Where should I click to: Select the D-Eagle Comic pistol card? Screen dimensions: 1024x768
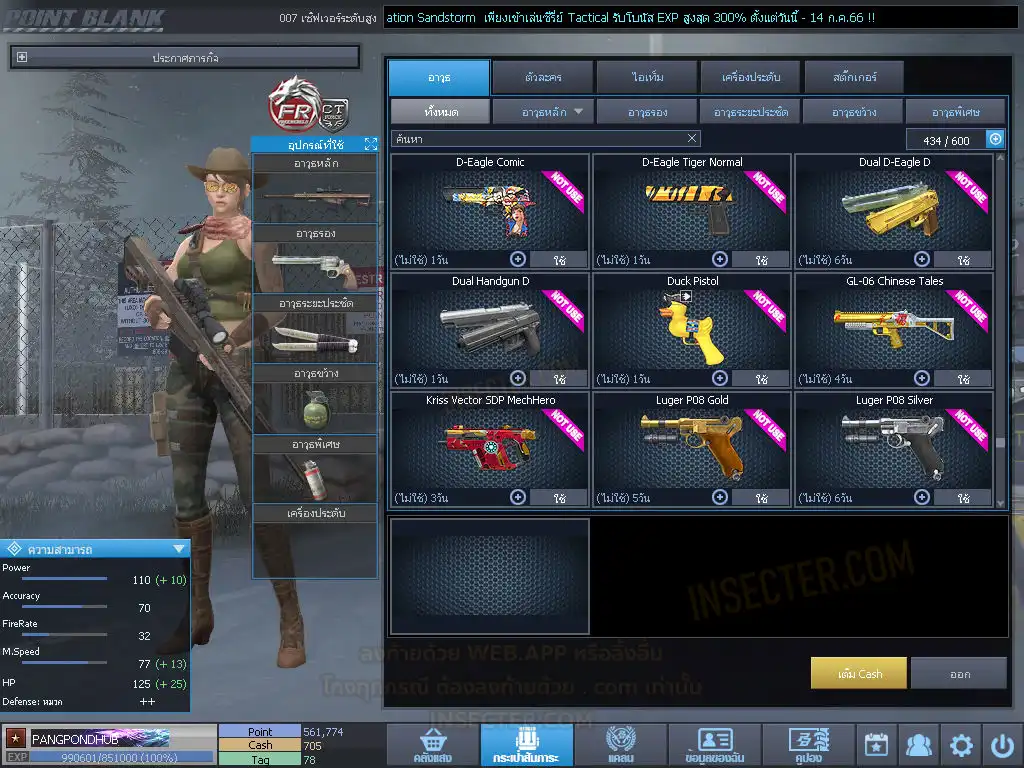click(x=490, y=205)
